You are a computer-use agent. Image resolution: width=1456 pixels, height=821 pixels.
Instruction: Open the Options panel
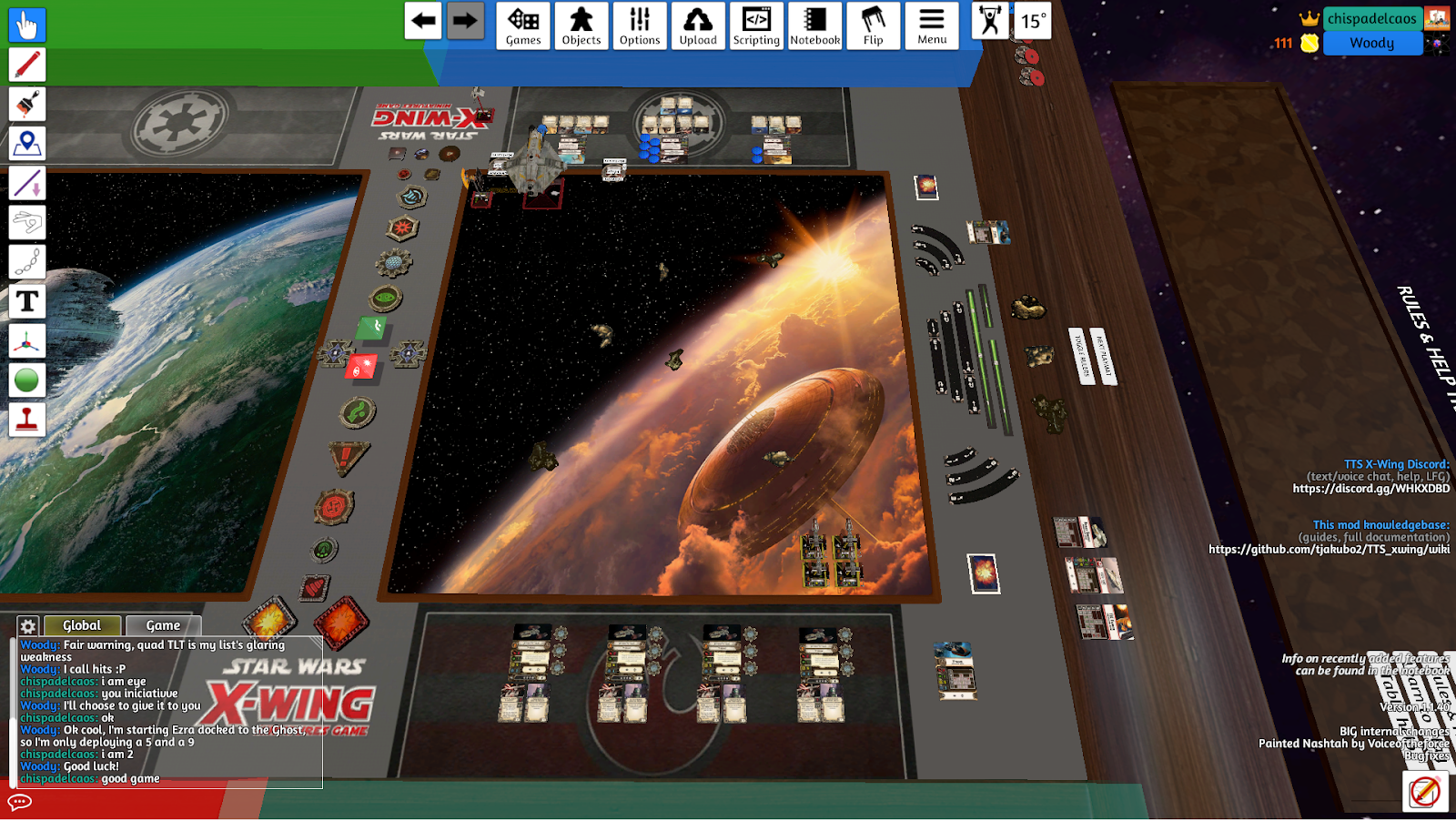[640, 25]
